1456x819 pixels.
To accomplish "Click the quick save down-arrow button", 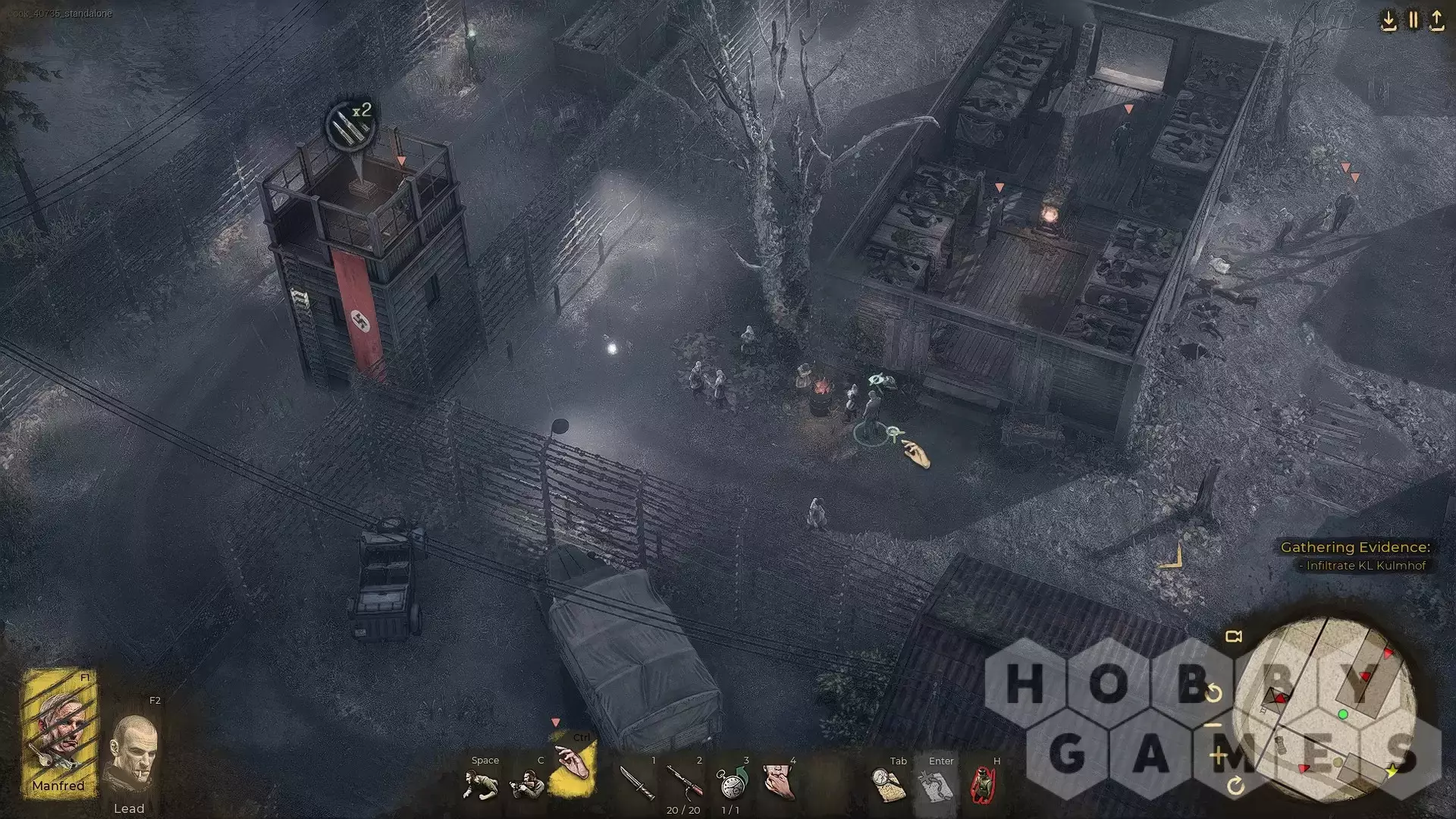I will (1389, 20).
